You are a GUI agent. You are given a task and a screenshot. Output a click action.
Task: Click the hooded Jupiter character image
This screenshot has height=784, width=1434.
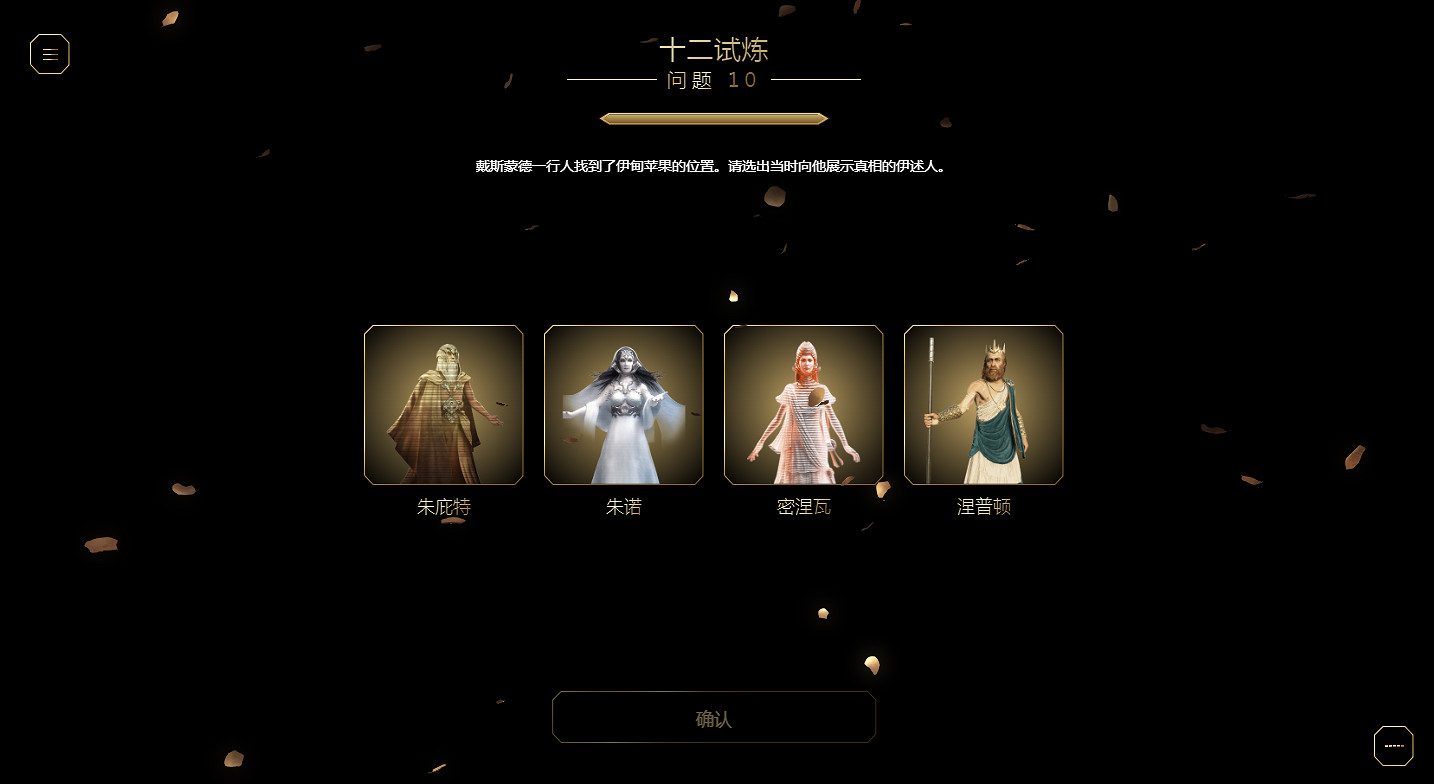(x=443, y=404)
